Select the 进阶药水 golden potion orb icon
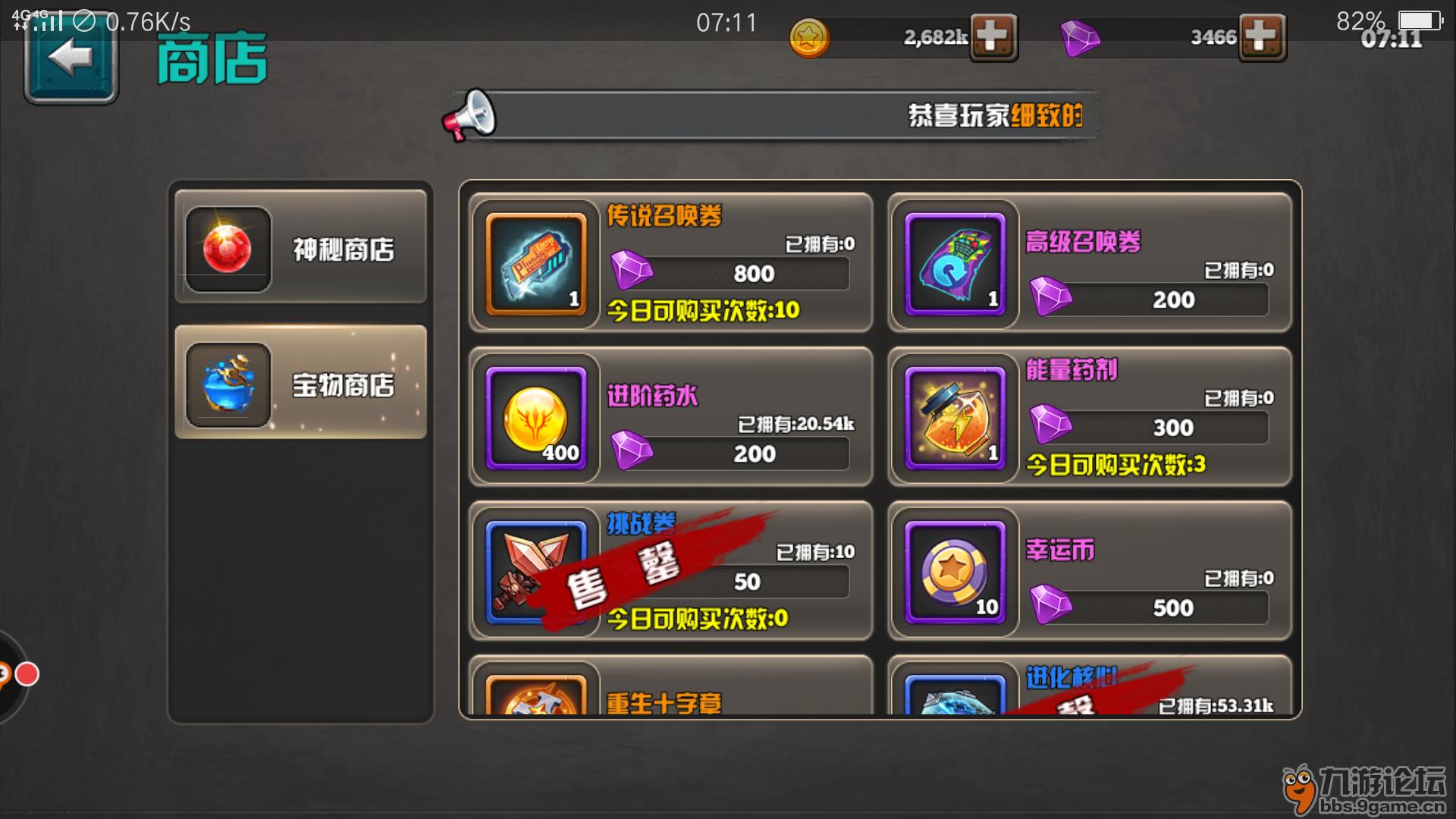The width and height of the screenshot is (1456, 819). 535,418
